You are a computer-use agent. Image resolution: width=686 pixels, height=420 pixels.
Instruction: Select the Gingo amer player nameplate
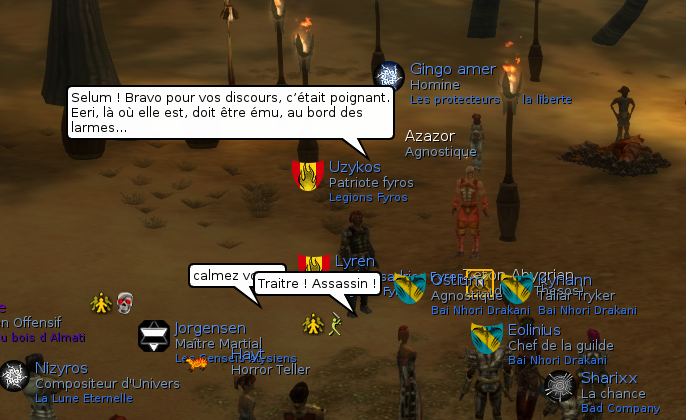click(452, 69)
